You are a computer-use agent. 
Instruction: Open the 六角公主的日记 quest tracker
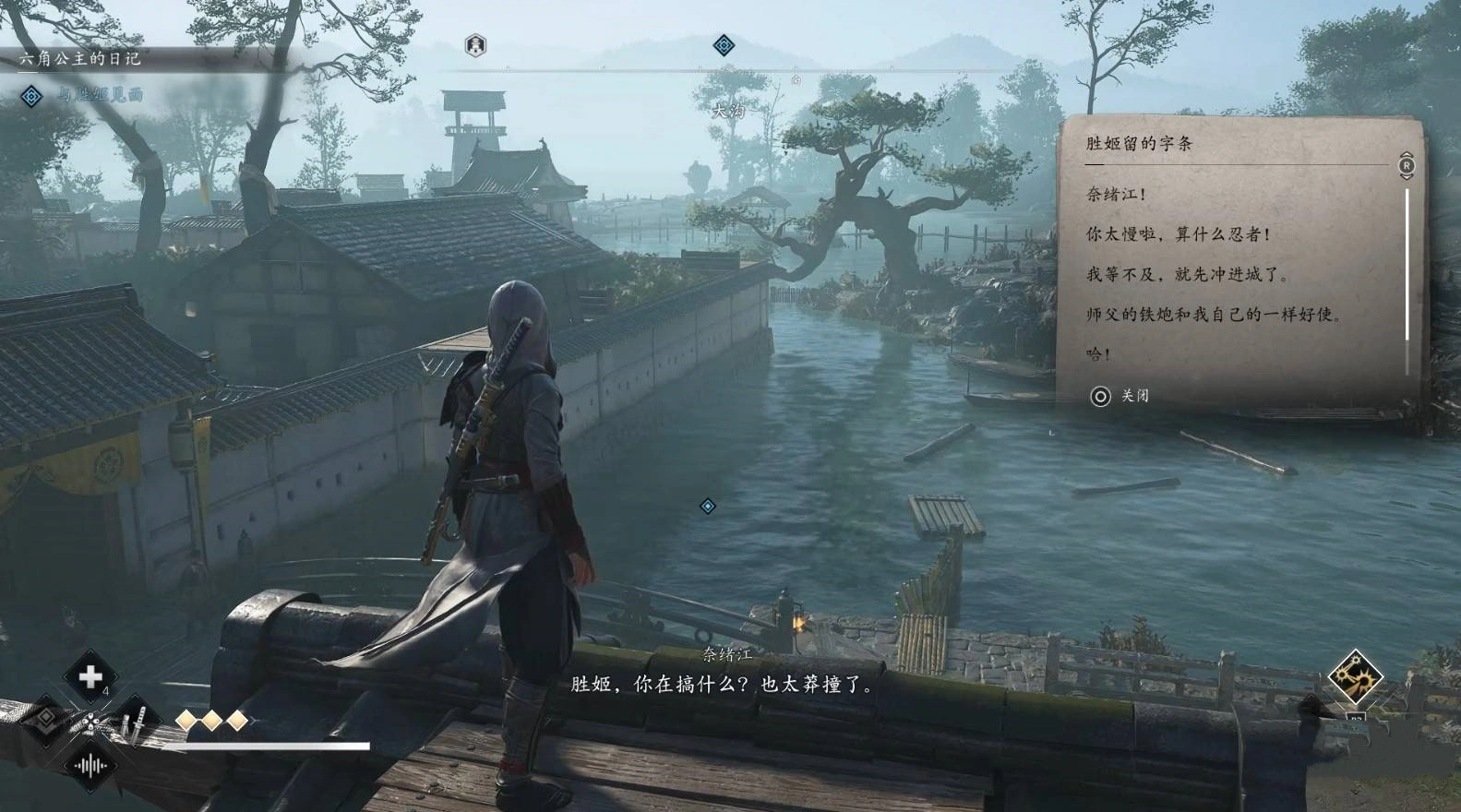click(80, 58)
